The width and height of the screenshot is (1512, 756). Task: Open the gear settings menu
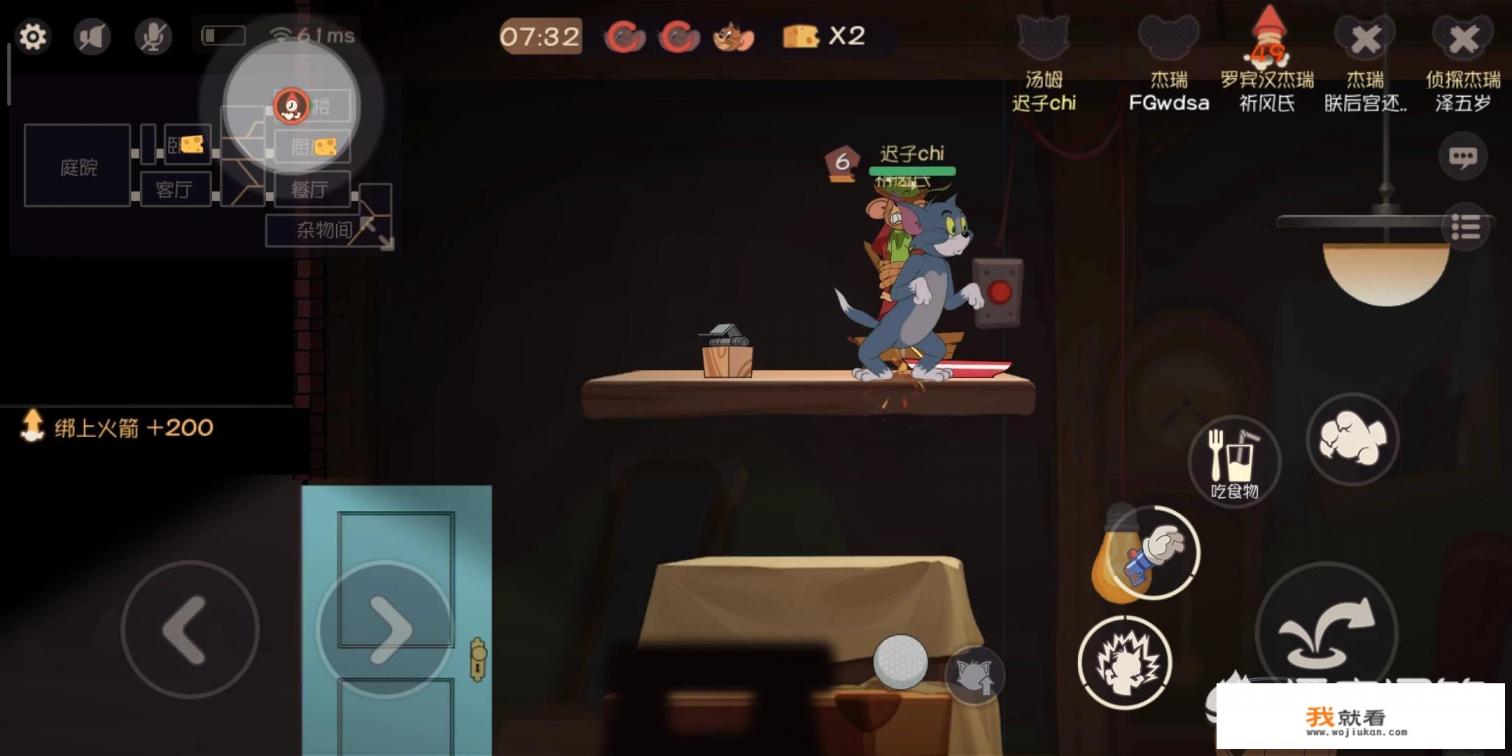tap(33, 37)
